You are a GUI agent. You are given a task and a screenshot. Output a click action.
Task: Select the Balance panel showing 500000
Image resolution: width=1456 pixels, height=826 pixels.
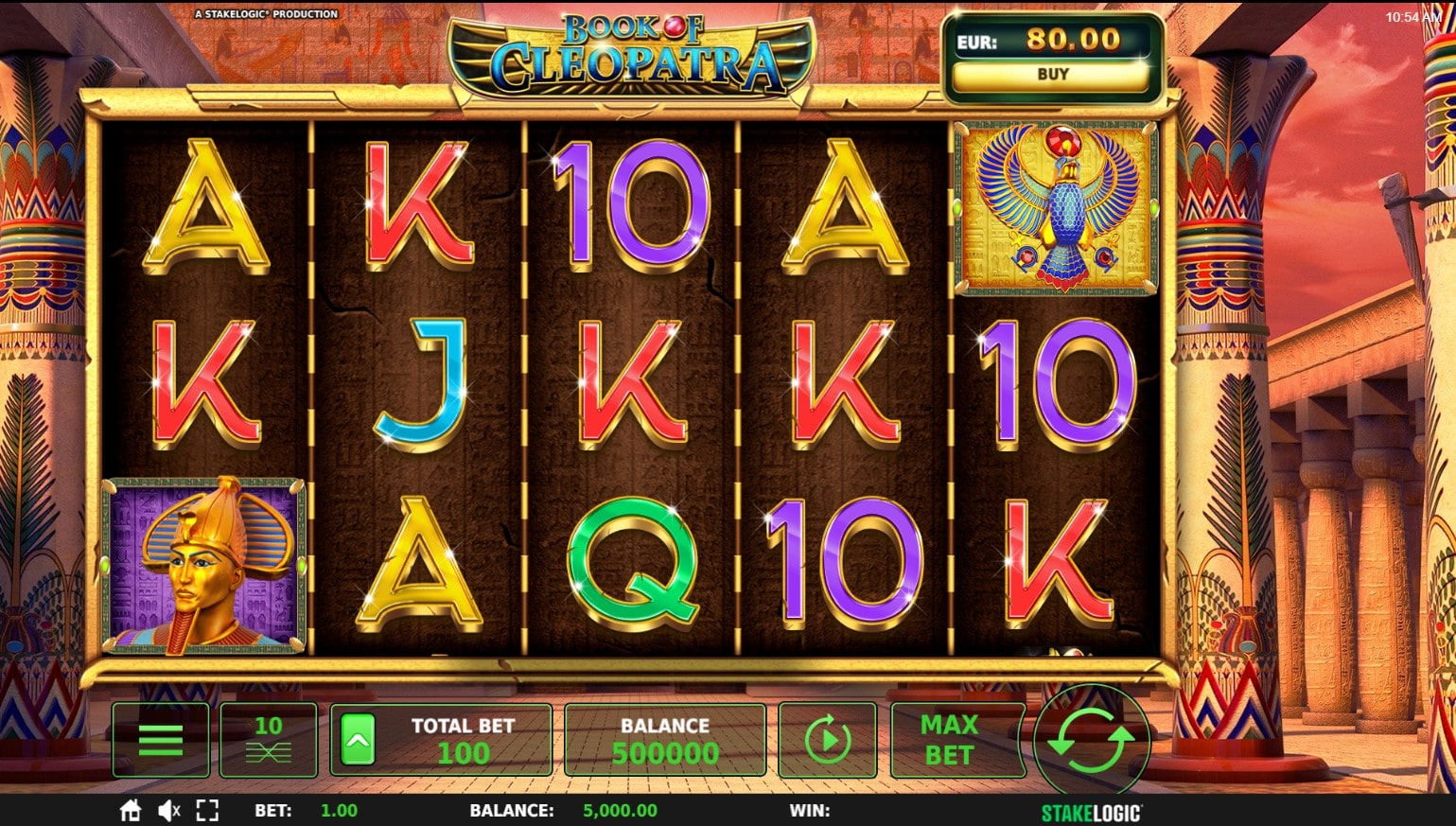[x=664, y=739]
